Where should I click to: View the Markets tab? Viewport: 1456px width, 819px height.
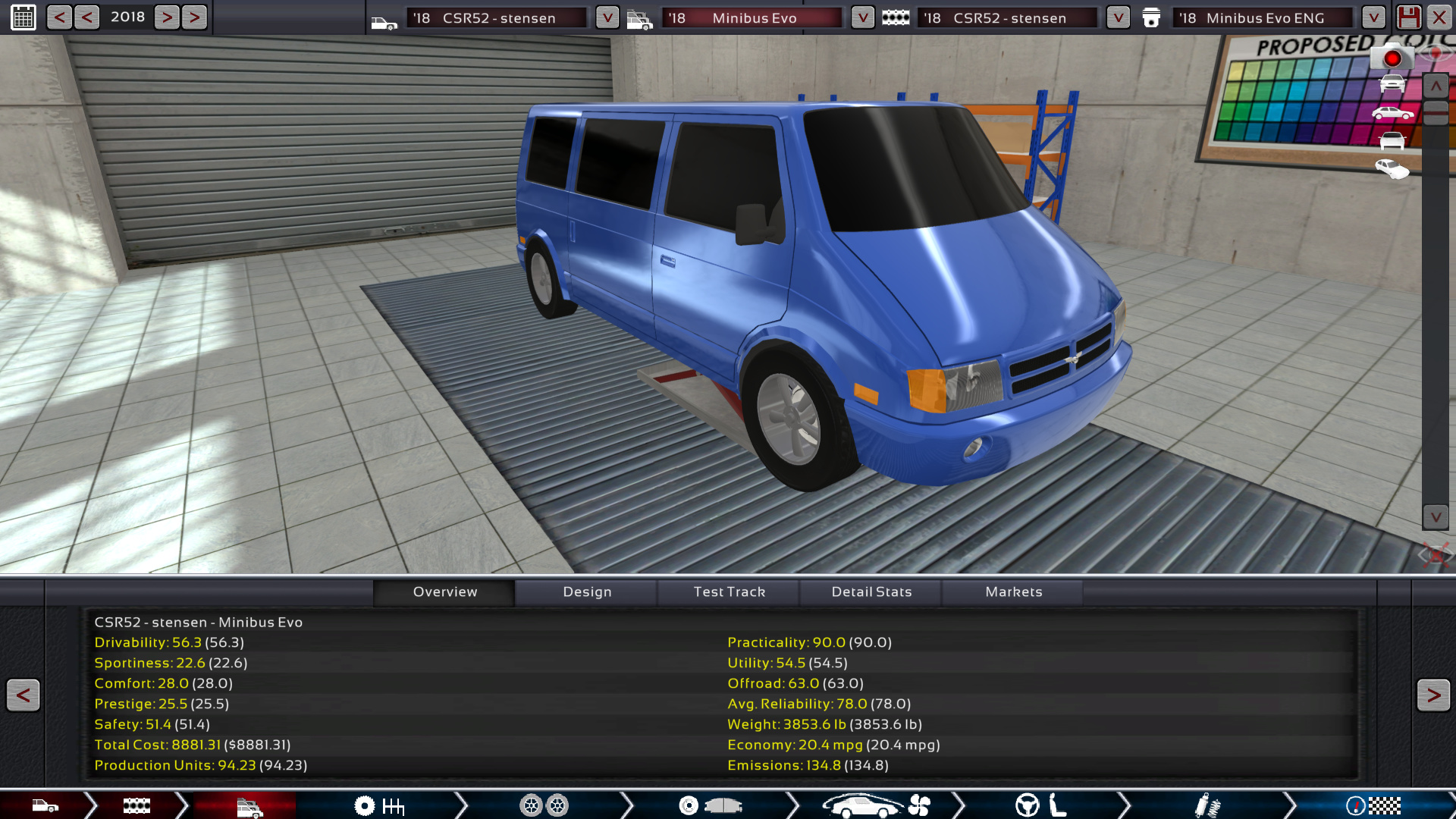point(1013,591)
